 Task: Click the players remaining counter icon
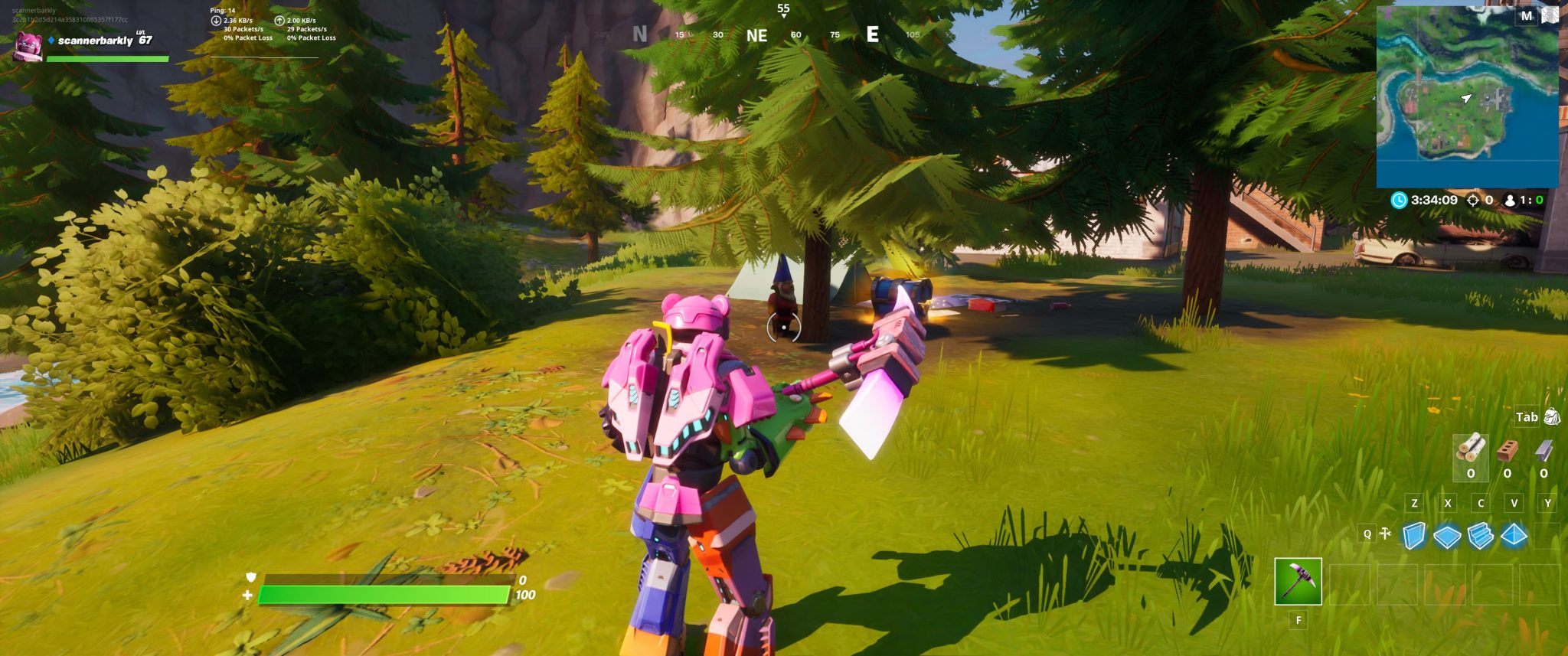pos(1510,200)
